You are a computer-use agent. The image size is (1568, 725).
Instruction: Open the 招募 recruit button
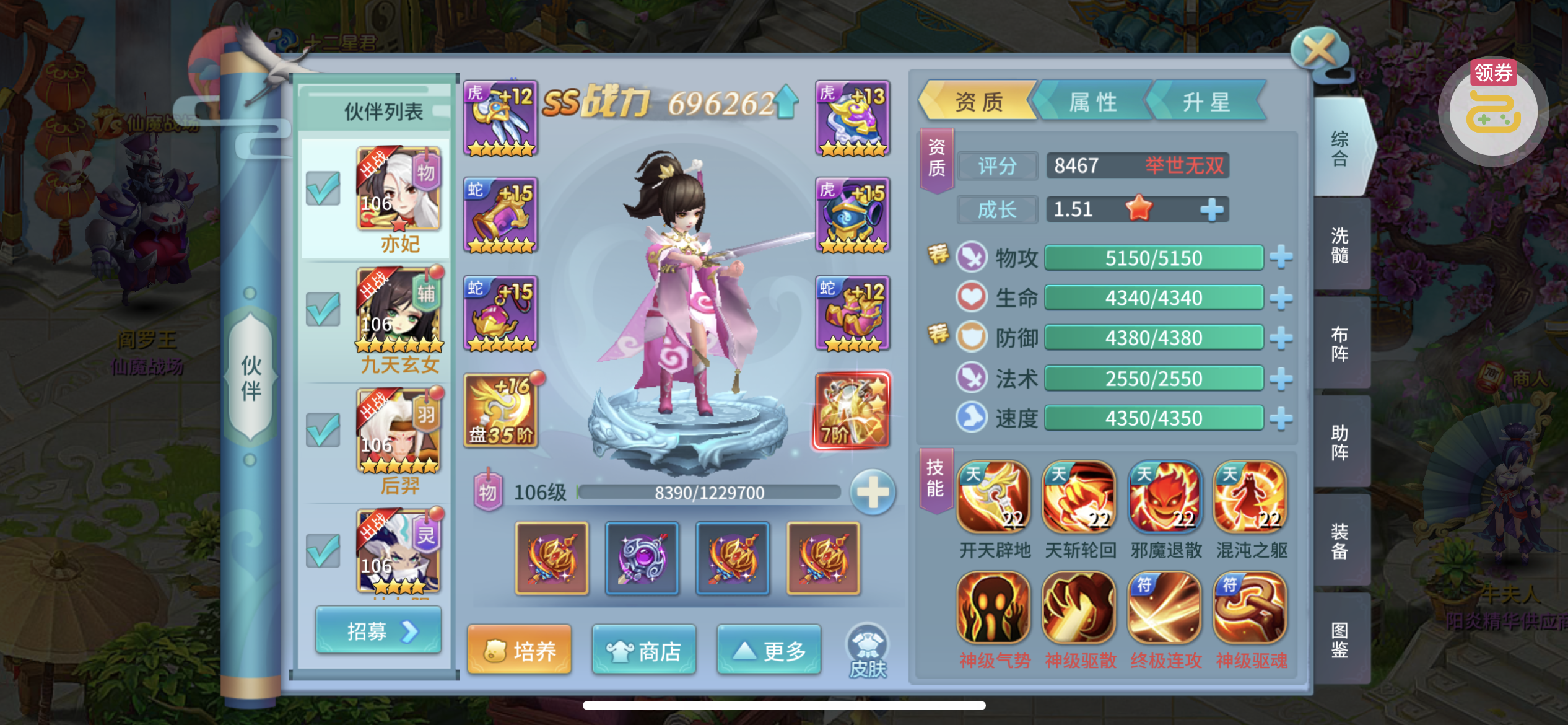[x=378, y=631]
